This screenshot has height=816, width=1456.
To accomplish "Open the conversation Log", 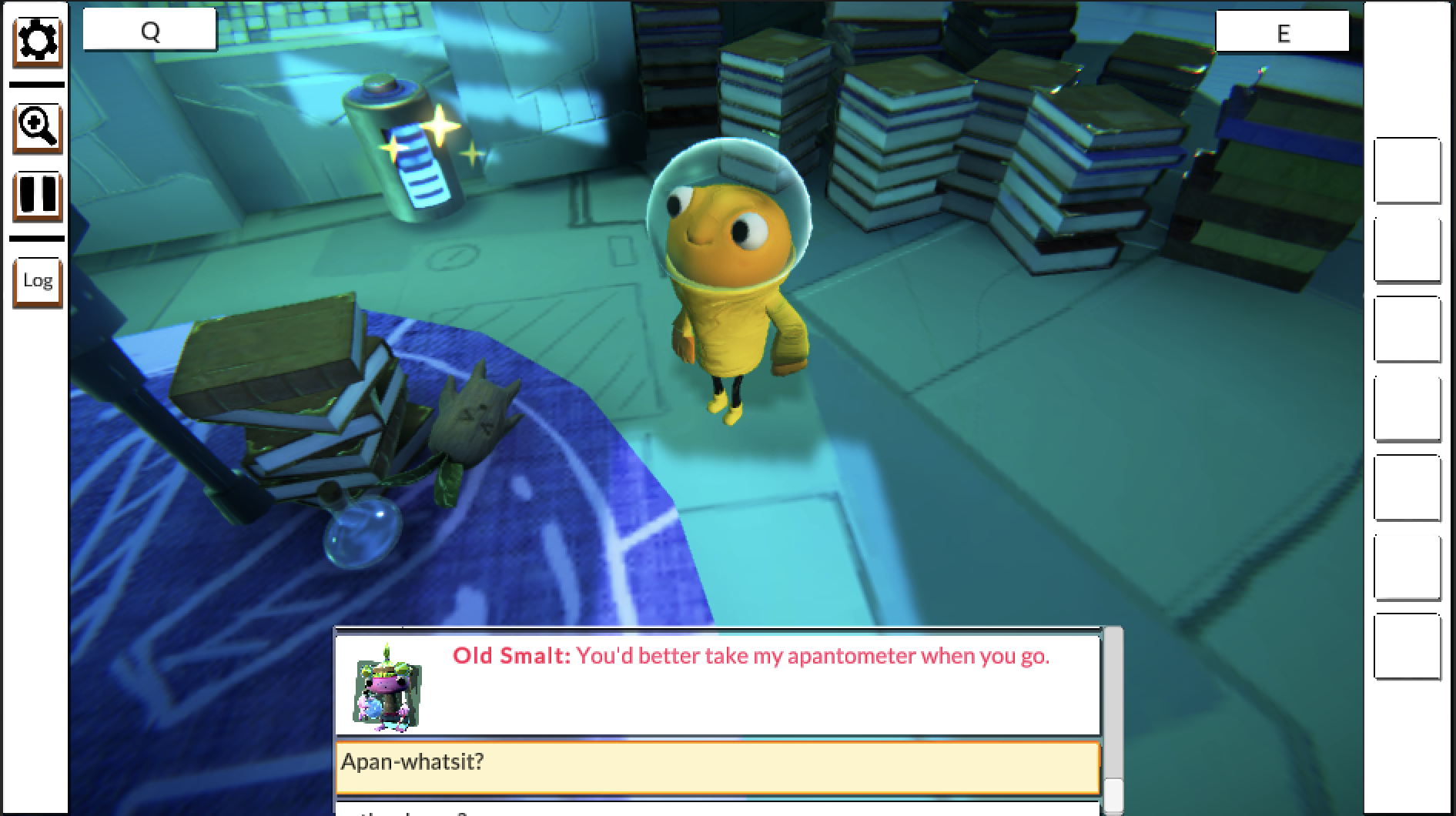I will coord(37,281).
